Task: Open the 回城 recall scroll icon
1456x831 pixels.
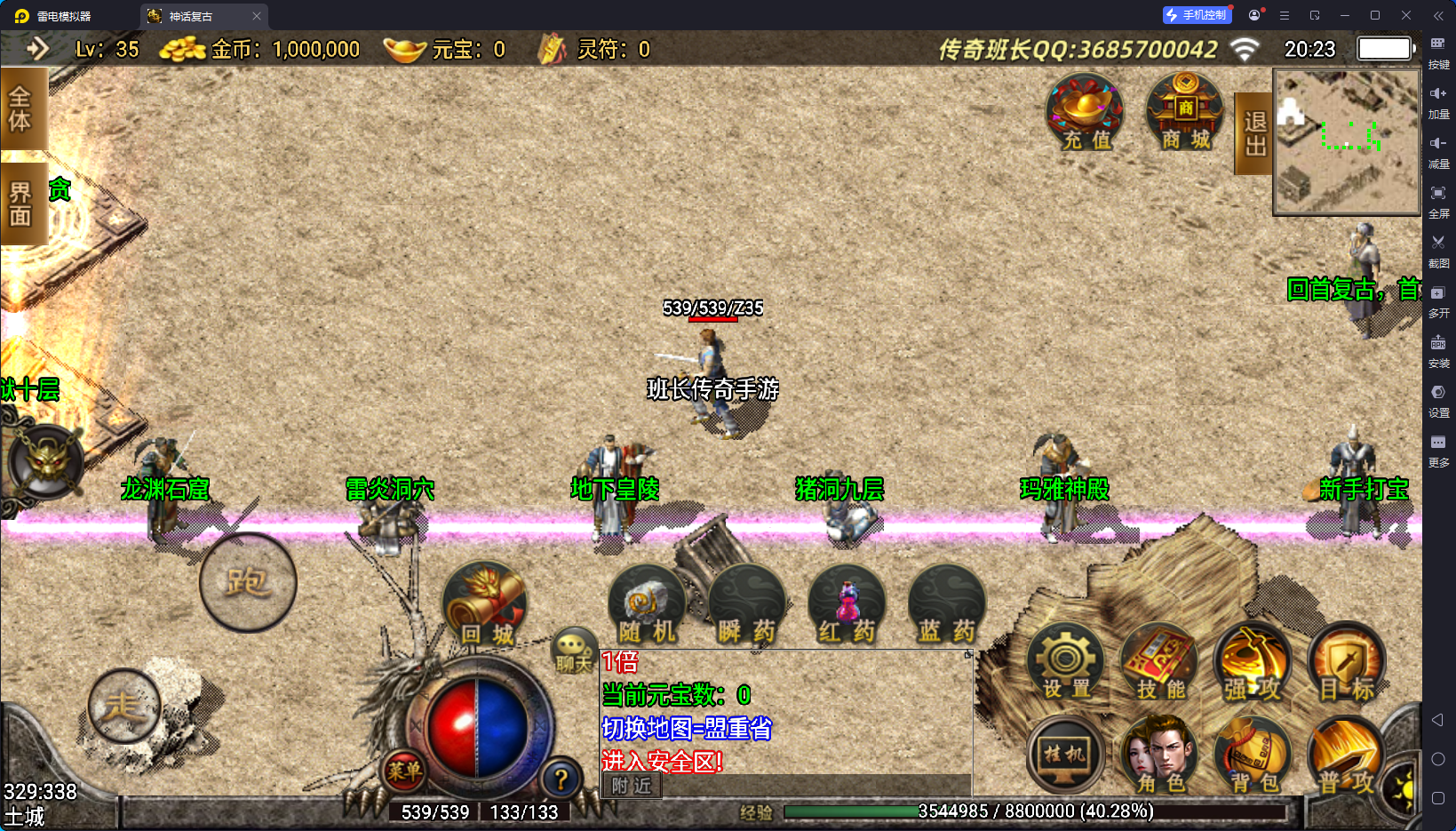Action: click(484, 604)
